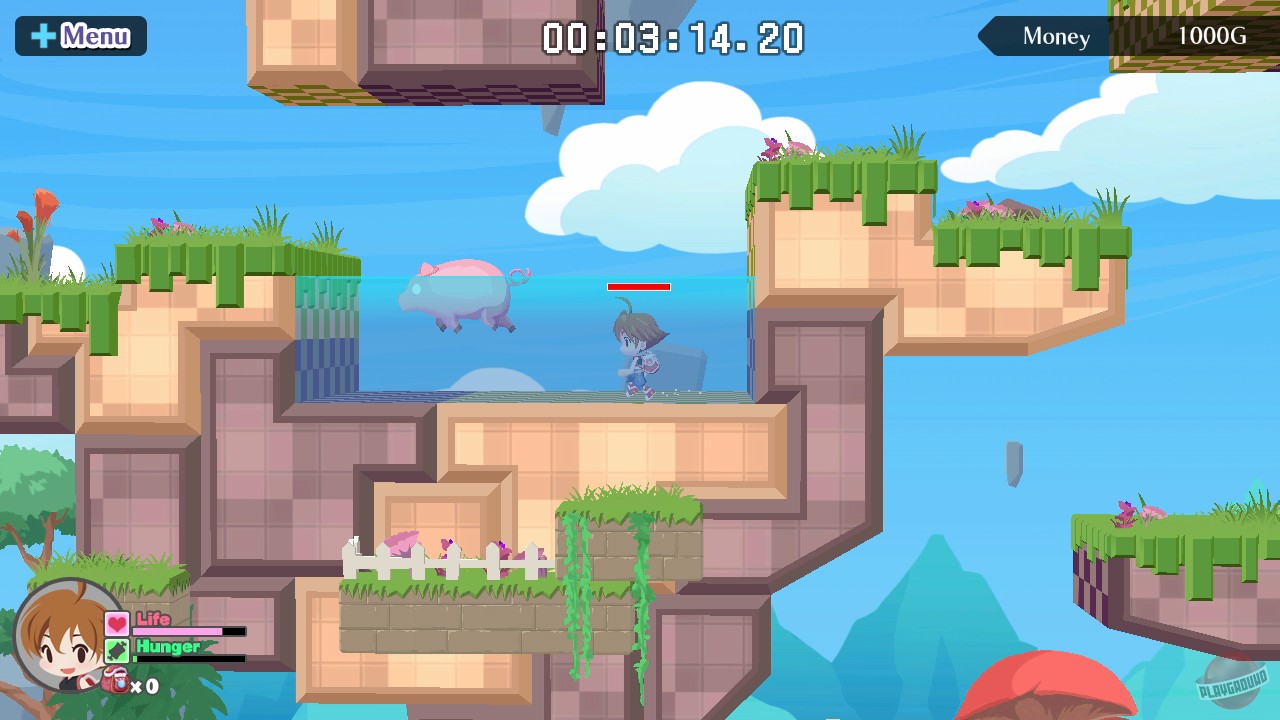Toggle the Hunger label in the HUD
Image resolution: width=1280 pixels, height=720 pixels.
[166, 647]
